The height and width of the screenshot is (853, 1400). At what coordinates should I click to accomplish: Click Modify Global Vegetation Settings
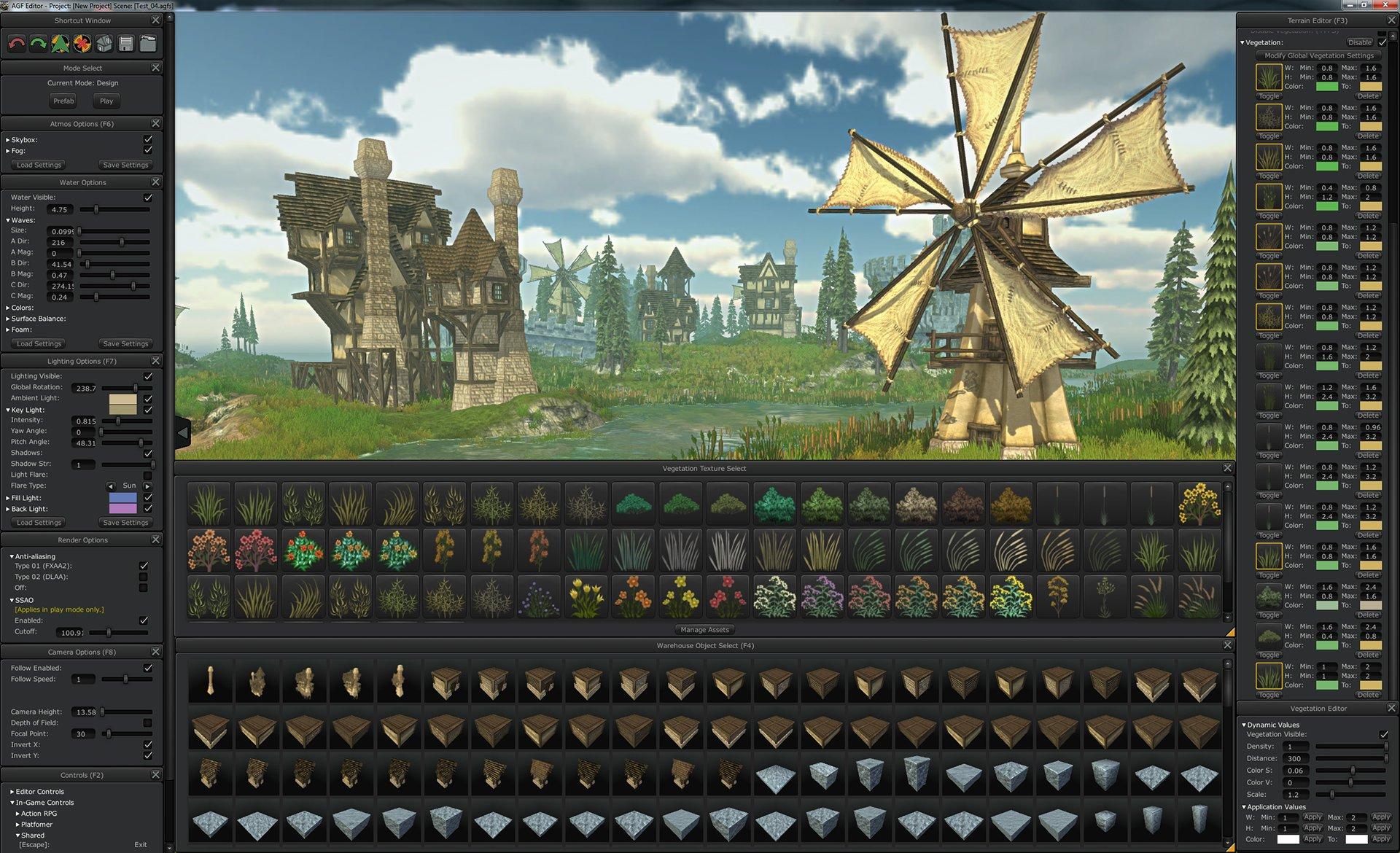(1318, 55)
